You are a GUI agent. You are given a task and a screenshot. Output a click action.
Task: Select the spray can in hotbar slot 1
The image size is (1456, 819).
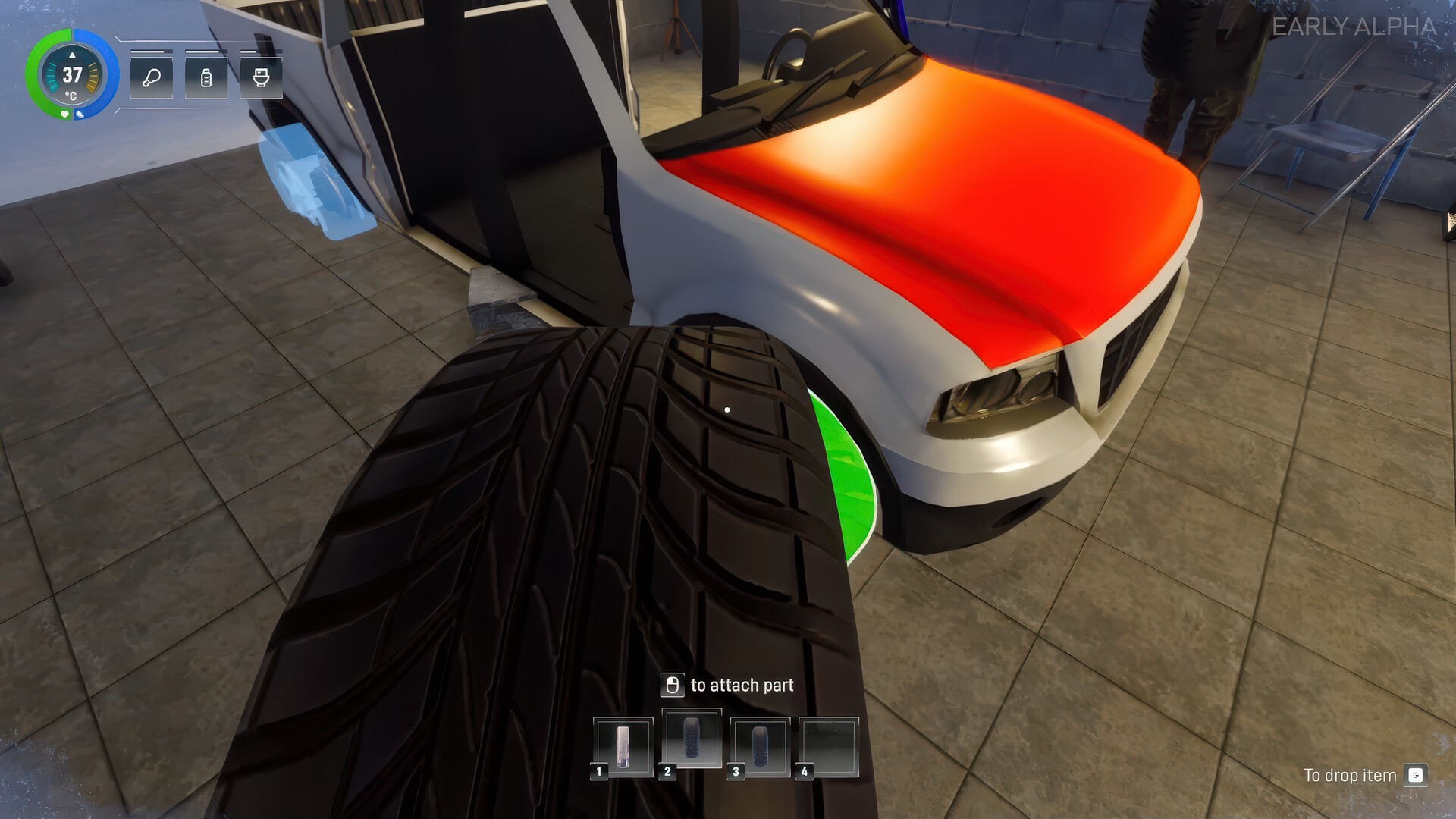click(623, 747)
